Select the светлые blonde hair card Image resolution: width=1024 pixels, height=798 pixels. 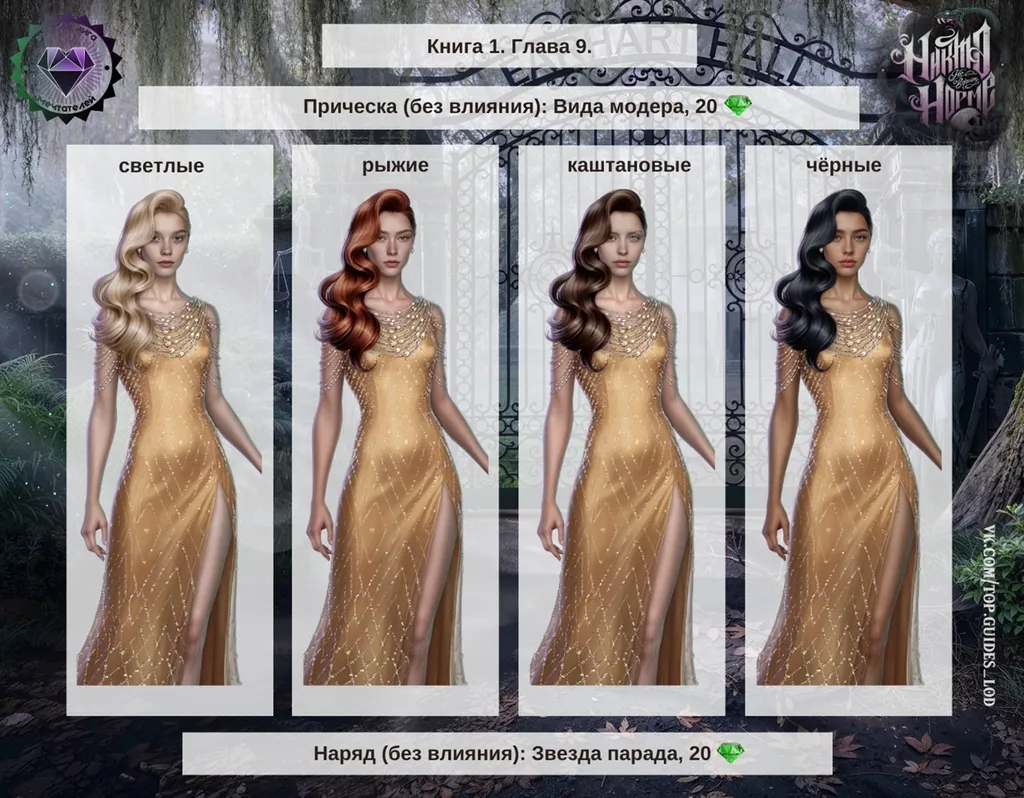point(169,430)
